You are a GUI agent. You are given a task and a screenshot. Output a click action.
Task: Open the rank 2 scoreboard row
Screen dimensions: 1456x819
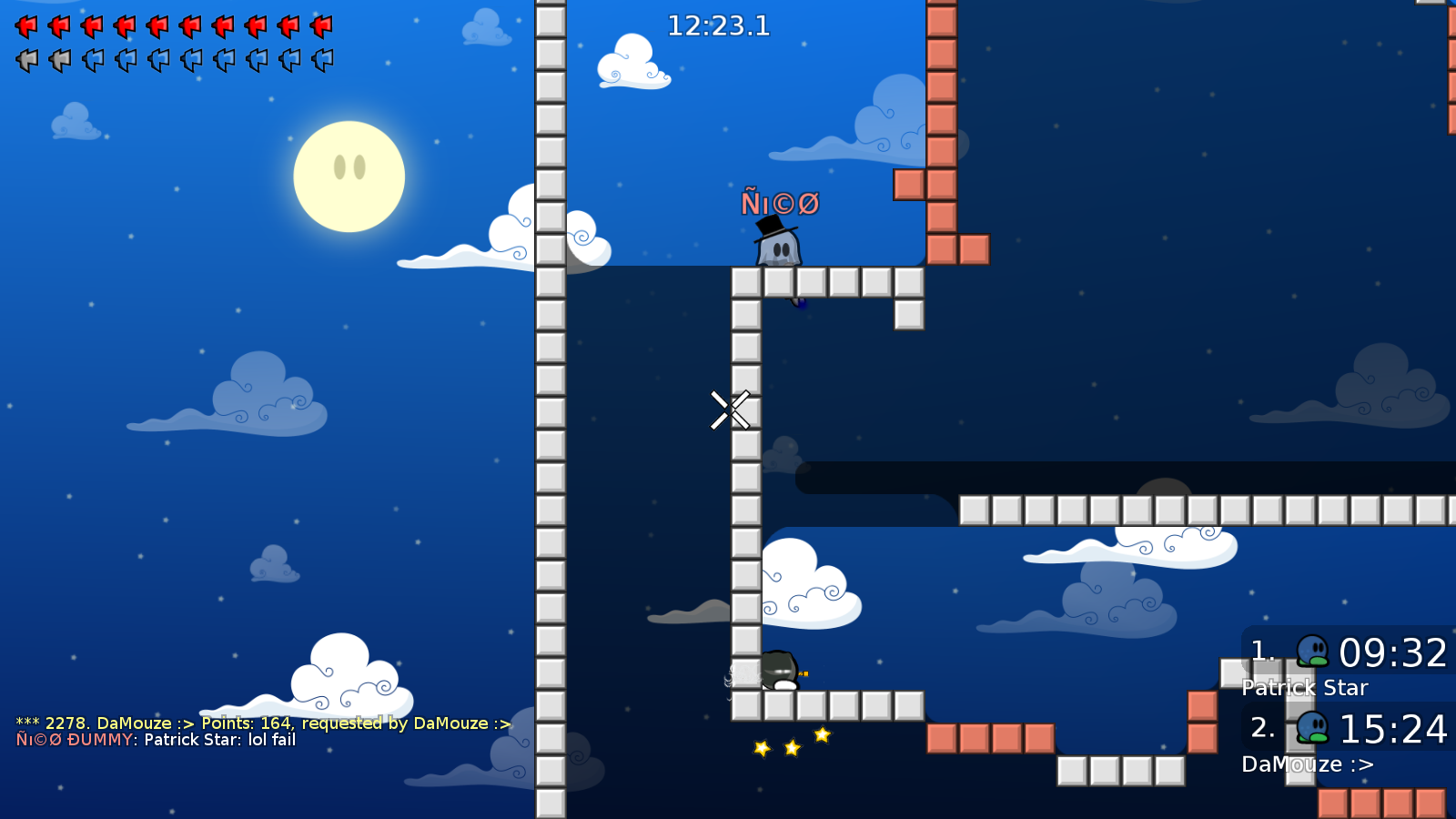pyautogui.click(x=1347, y=728)
